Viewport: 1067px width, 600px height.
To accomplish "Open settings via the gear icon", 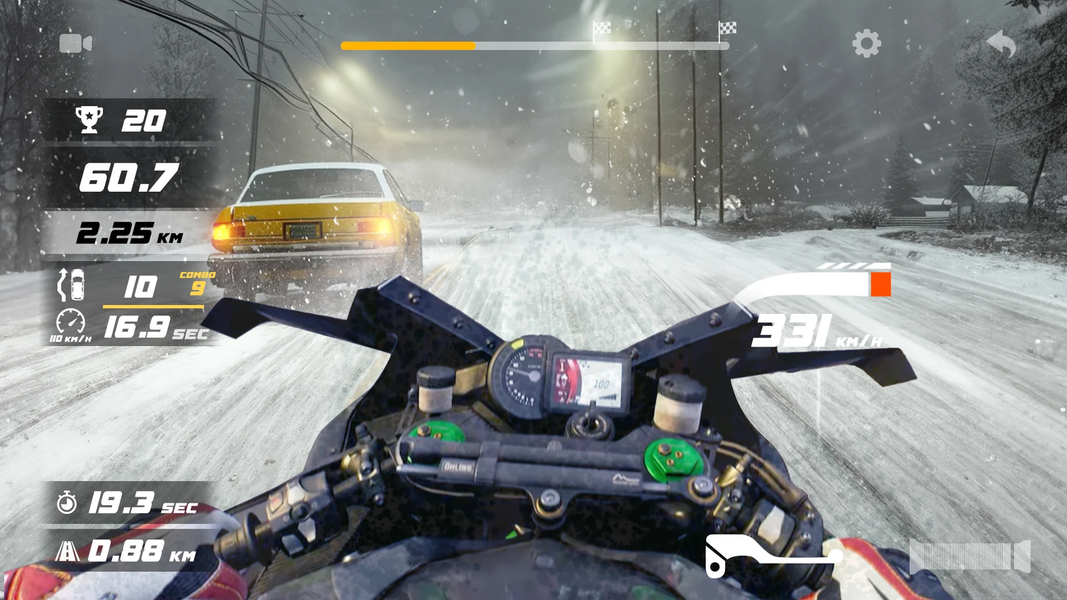I will click(x=866, y=43).
